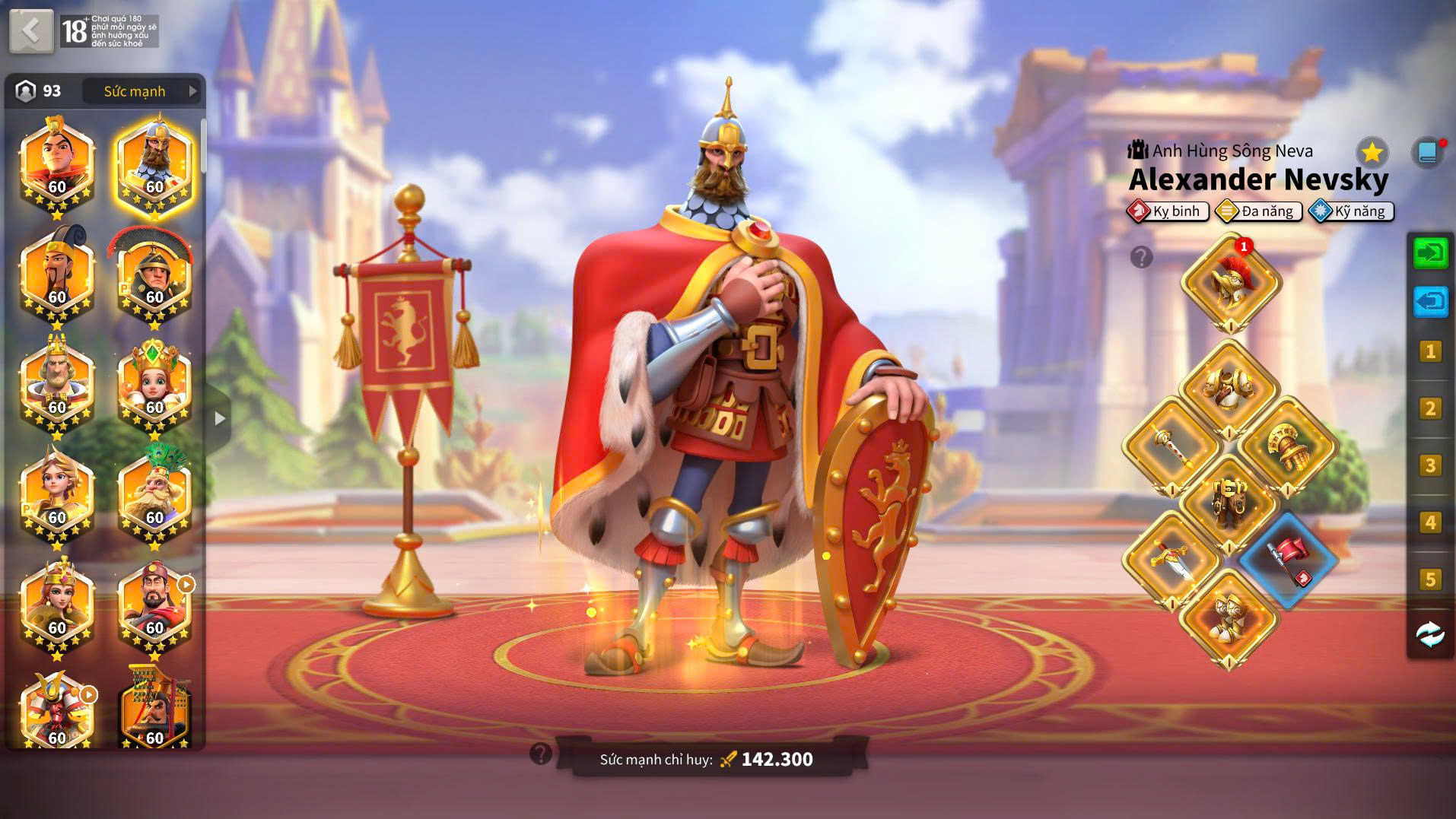1456x819 pixels.
Task: Click the green equip arrow button
Action: pos(1430,252)
